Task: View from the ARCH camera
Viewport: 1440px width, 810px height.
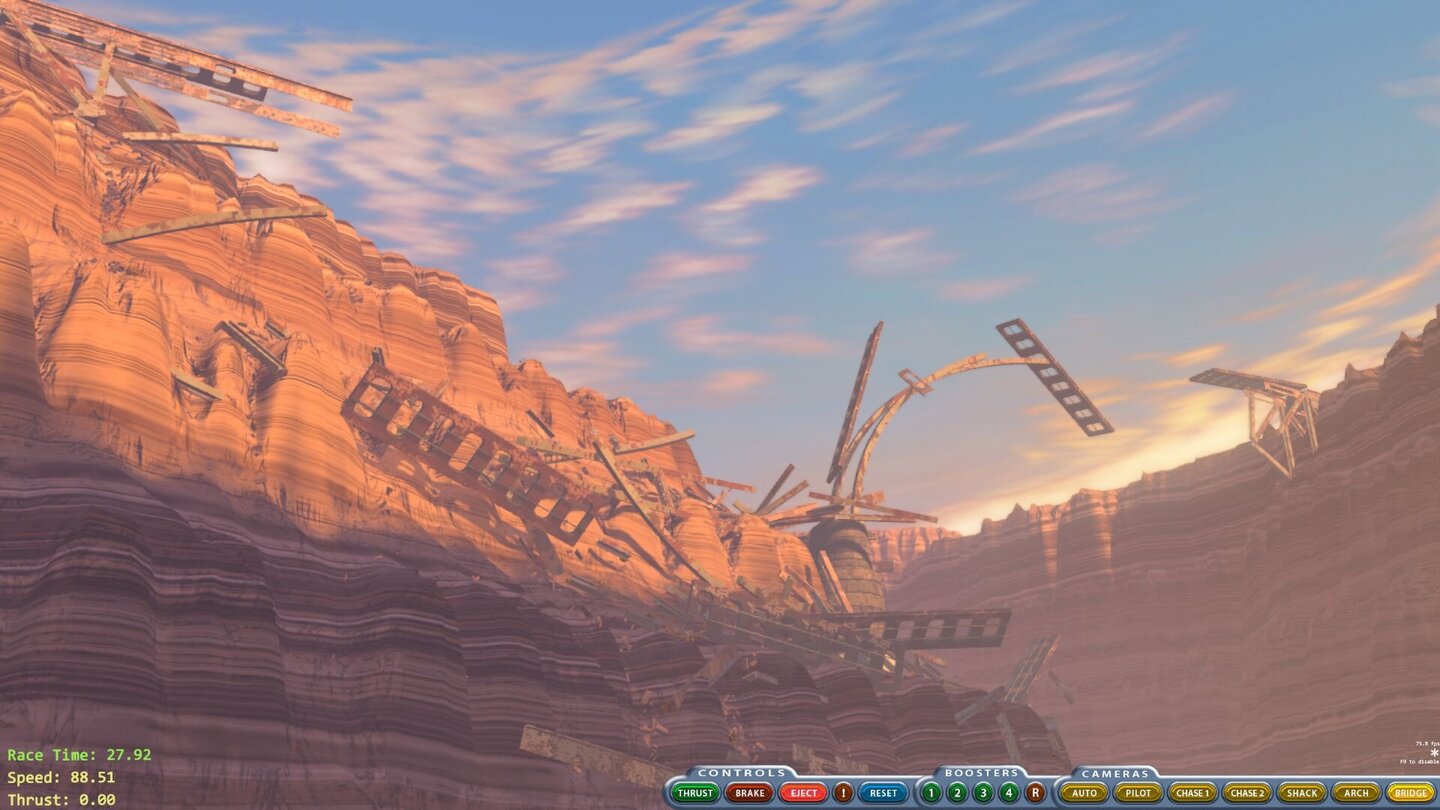Action: coord(1356,792)
